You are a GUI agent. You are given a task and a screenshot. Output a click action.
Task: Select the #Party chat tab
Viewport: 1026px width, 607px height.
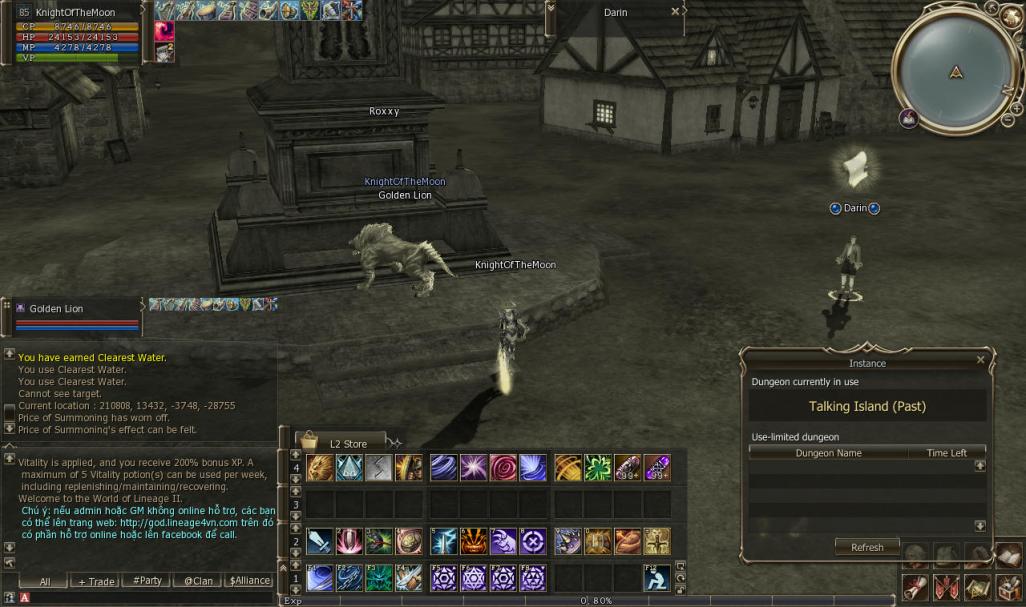click(x=147, y=581)
